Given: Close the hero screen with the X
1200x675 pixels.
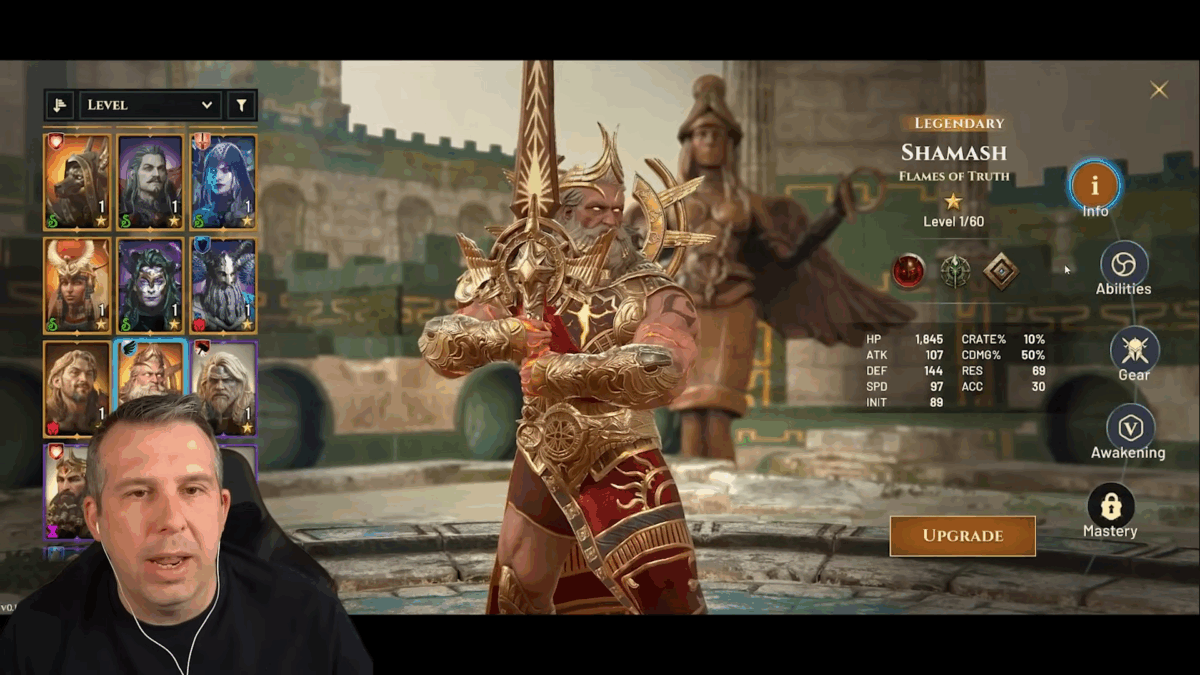Looking at the screenshot, I should tap(1158, 90).
